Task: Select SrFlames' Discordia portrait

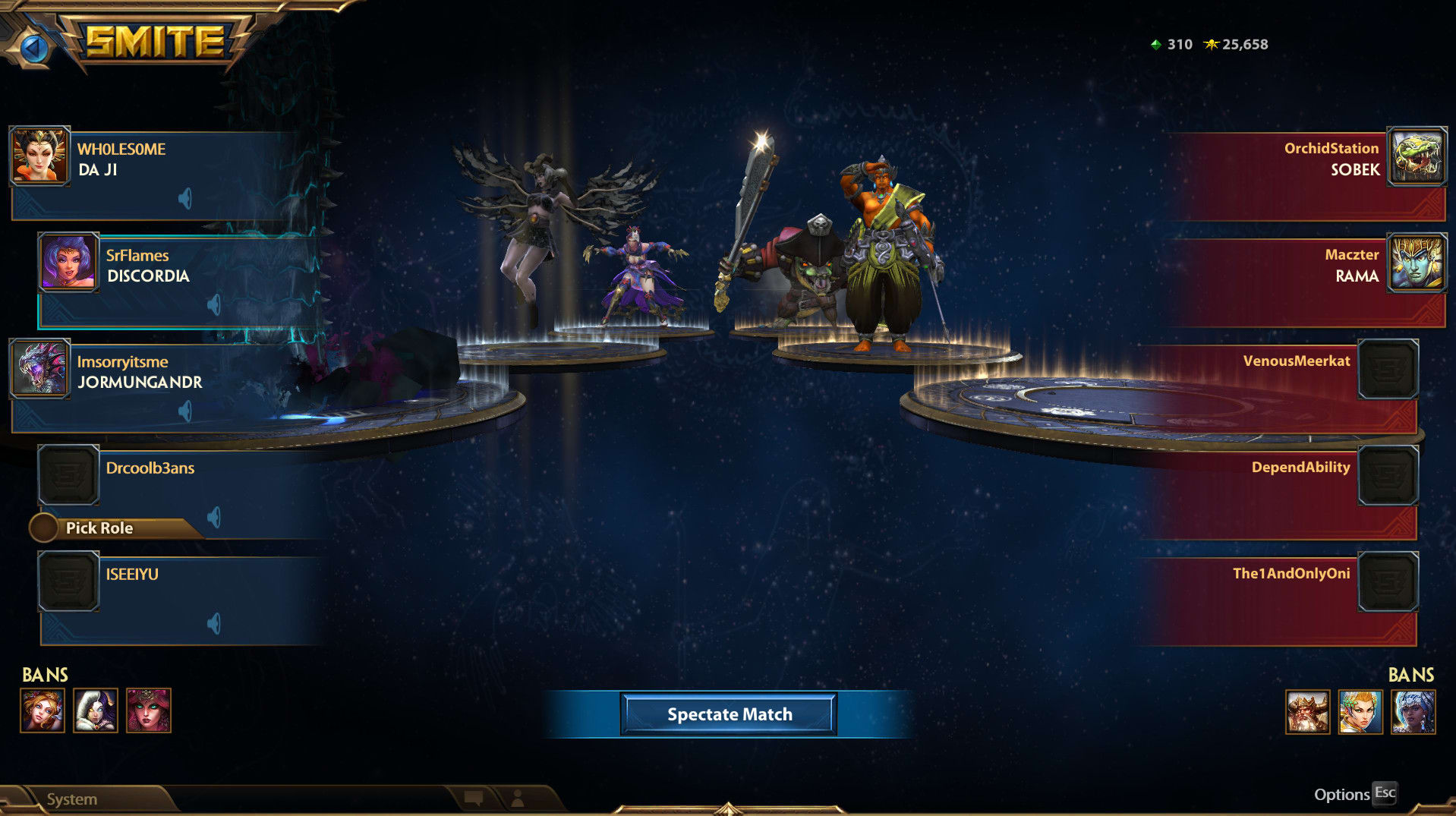Action: 68,263
